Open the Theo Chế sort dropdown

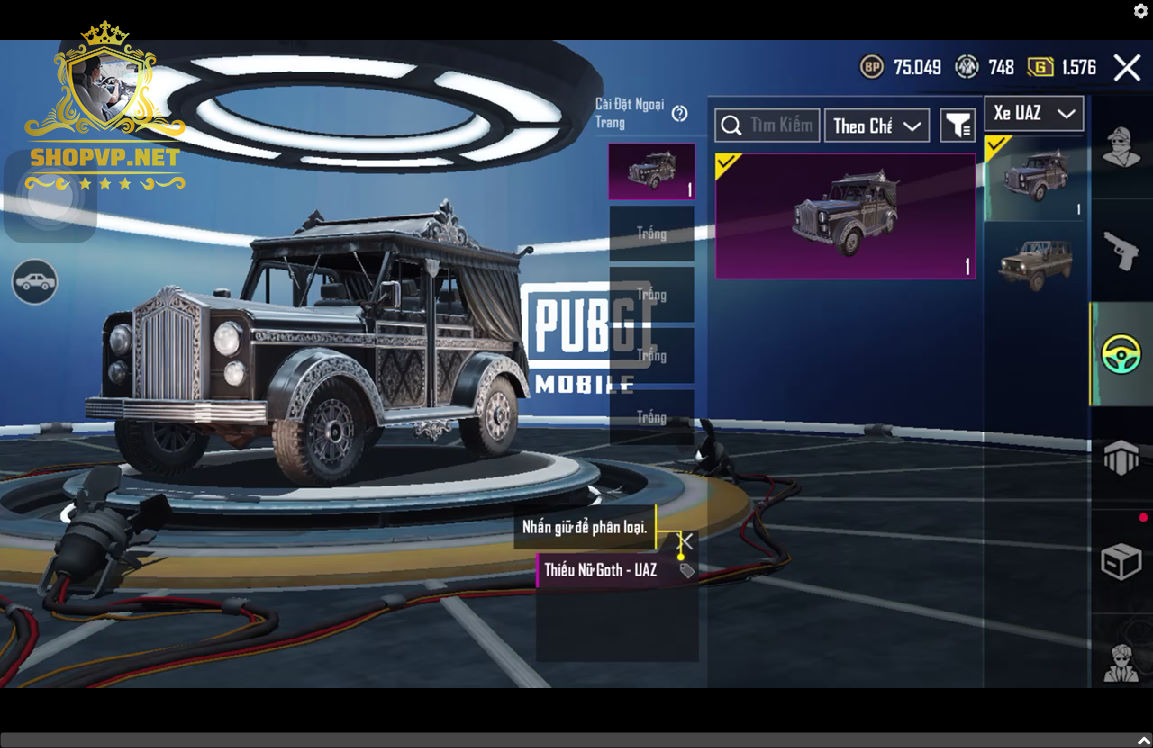coord(876,126)
